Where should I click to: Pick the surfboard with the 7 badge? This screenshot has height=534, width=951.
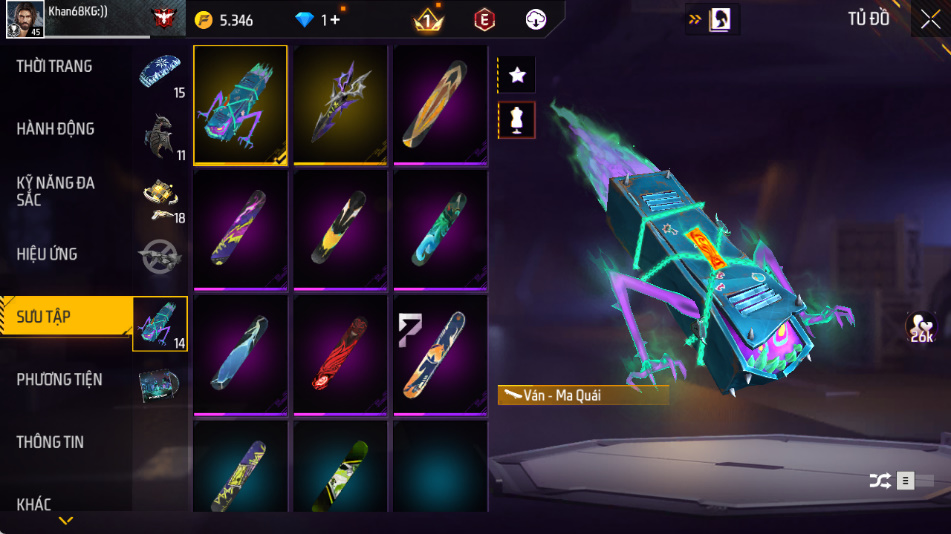pos(440,355)
